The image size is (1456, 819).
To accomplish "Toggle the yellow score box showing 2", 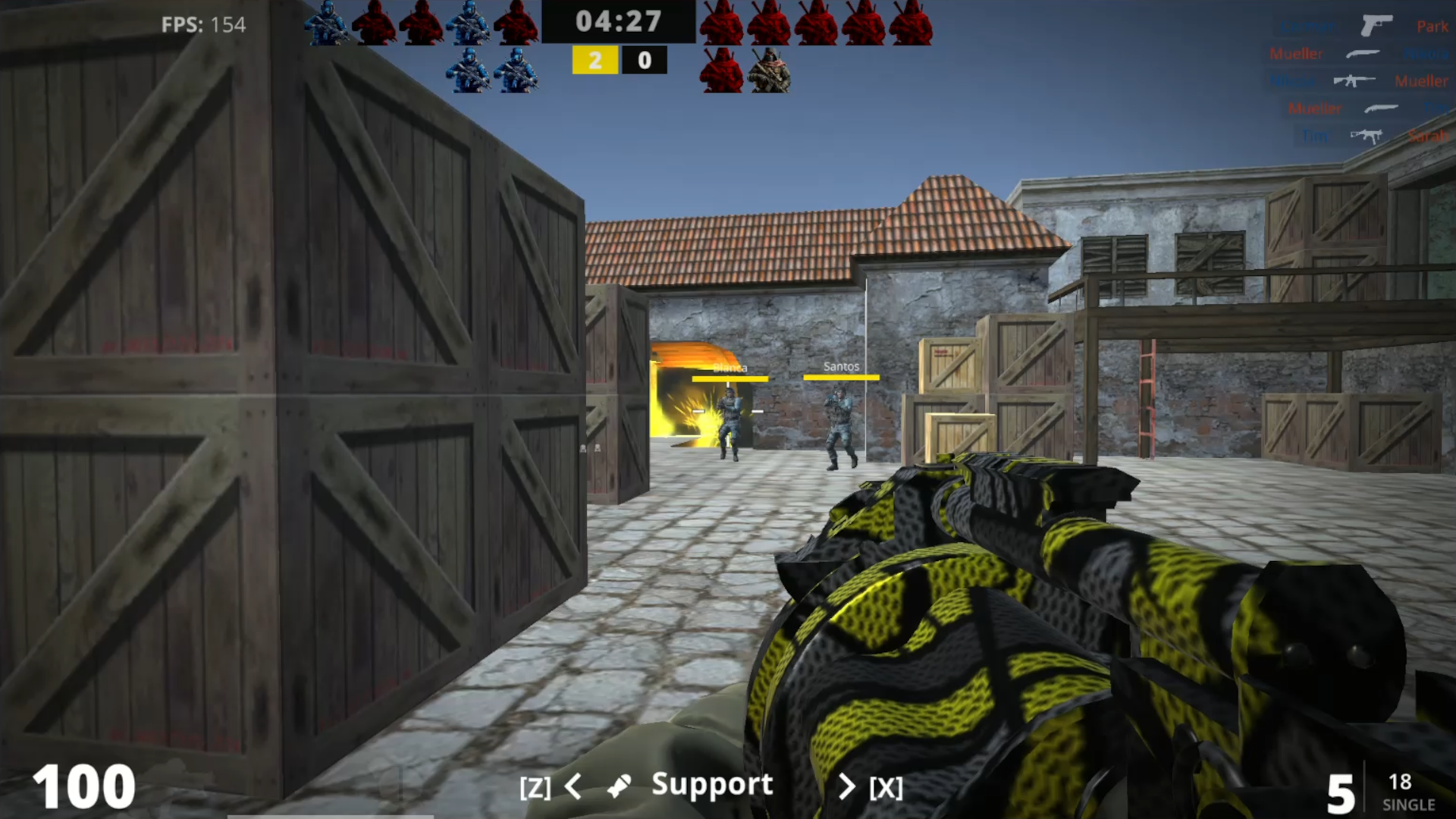I will [x=595, y=60].
